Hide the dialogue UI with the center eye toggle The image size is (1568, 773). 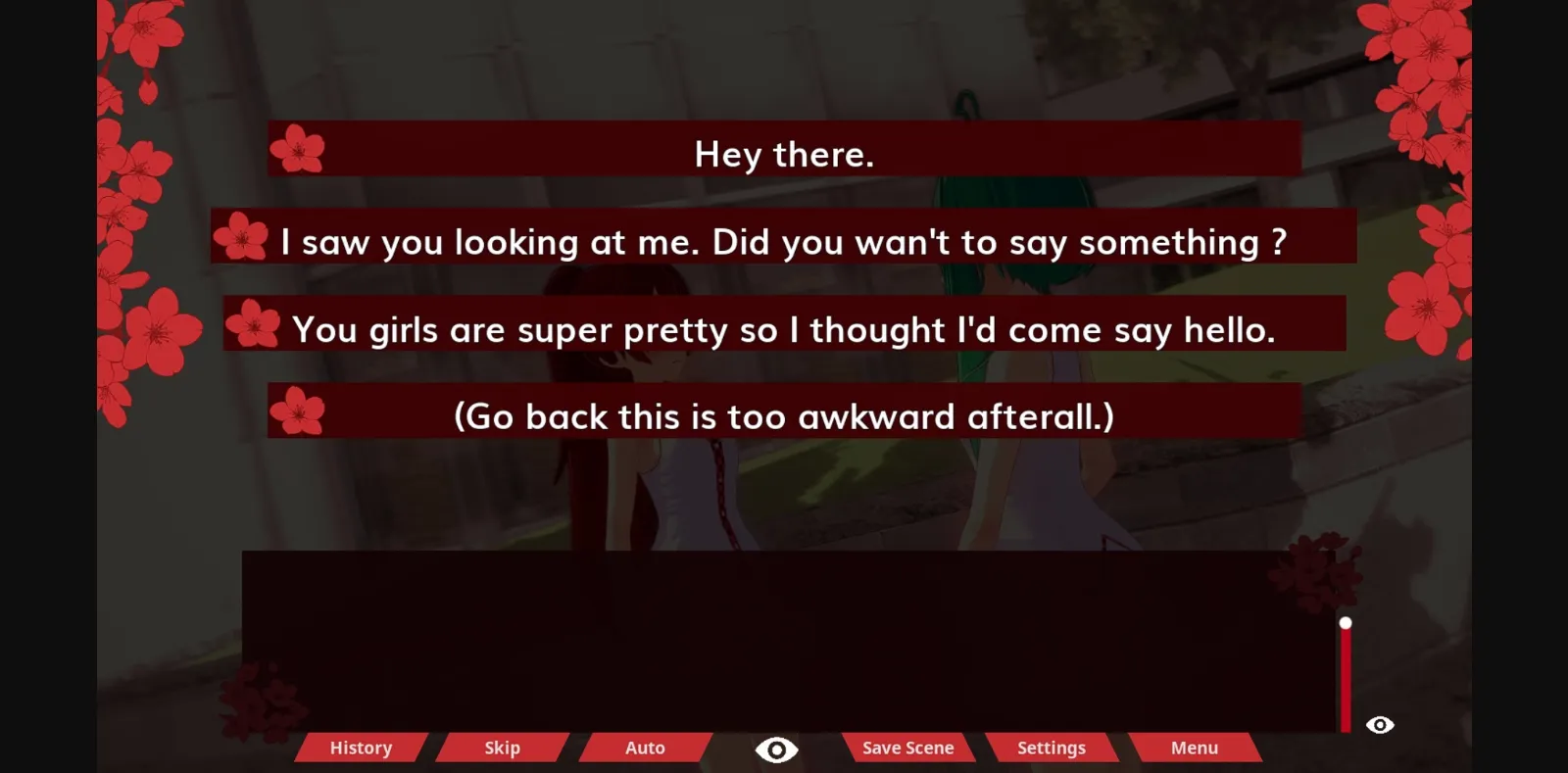point(777,748)
